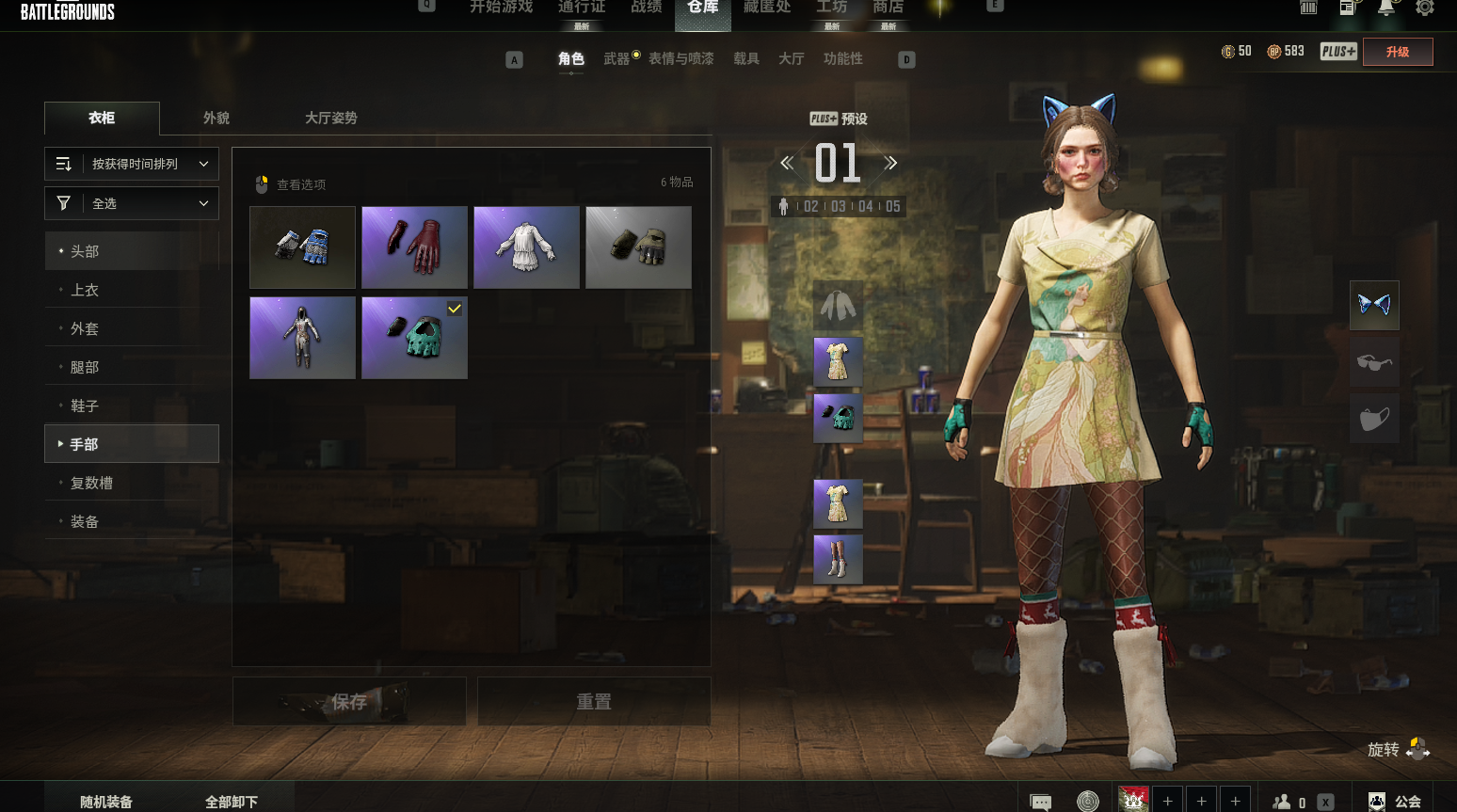Open the 武器 weapons section
Screen dimensions: 1457x812
(616, 58)
